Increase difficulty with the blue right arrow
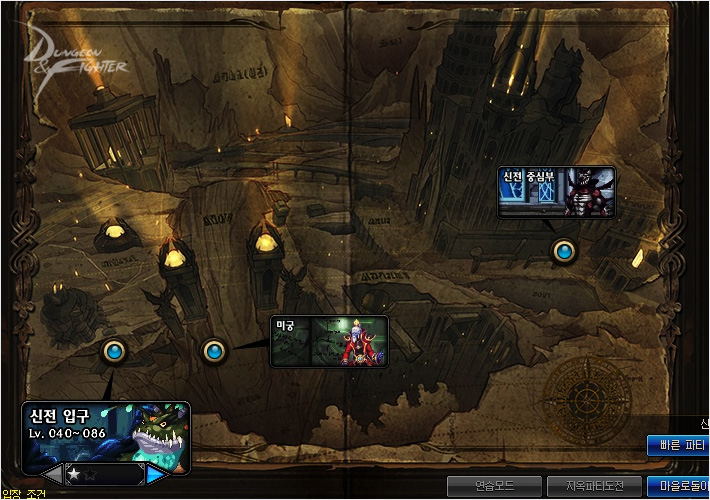Viewport: 710px width, 500px height. coord(157,473)
